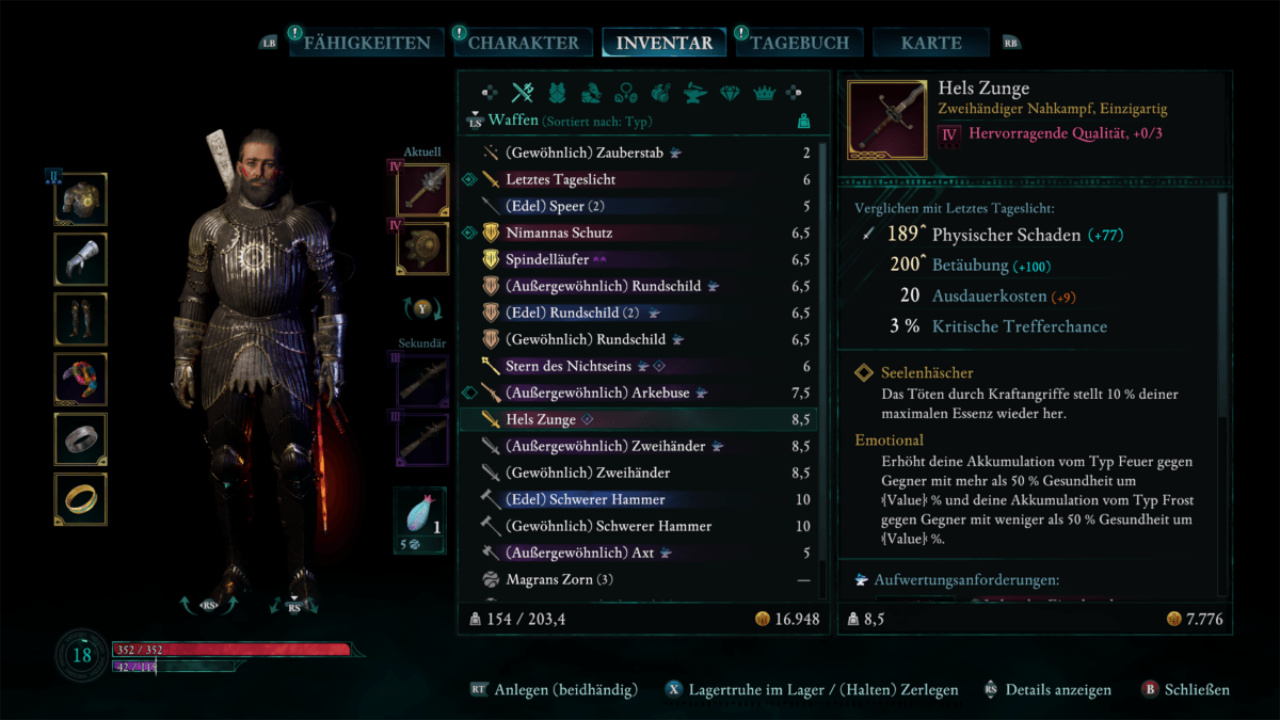Select the crown inventory category icon
1280x720 pixels.
tap(765, 93)
